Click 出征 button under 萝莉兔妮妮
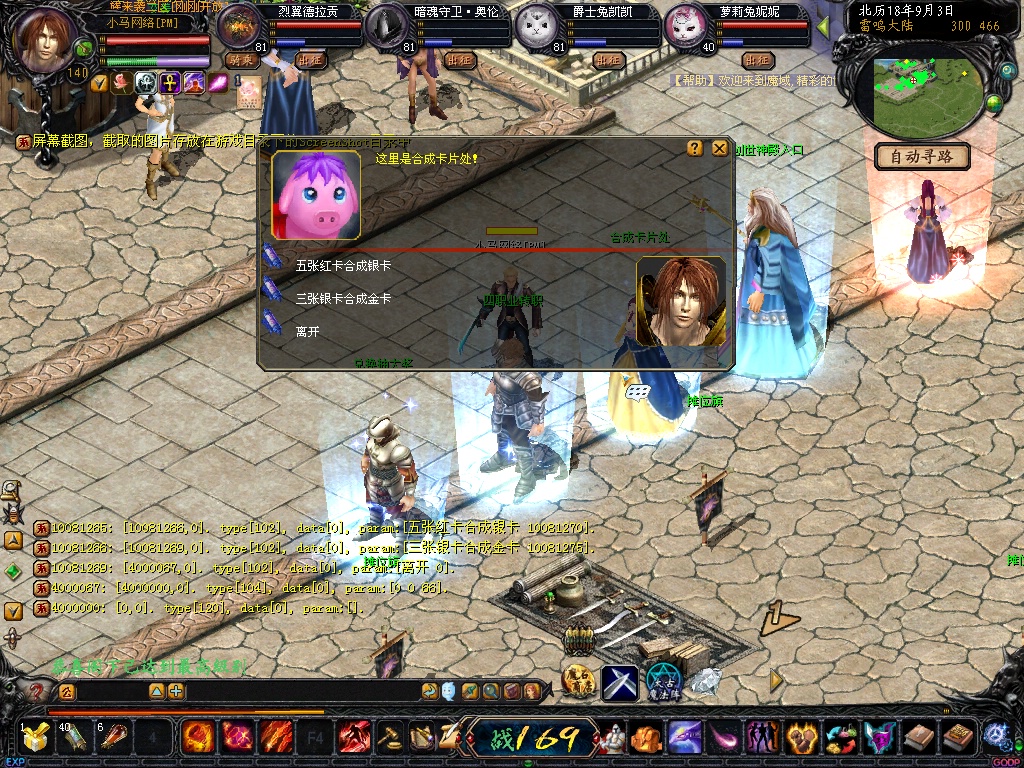This screenshot has height=768, width=1024. coord(757,60)
